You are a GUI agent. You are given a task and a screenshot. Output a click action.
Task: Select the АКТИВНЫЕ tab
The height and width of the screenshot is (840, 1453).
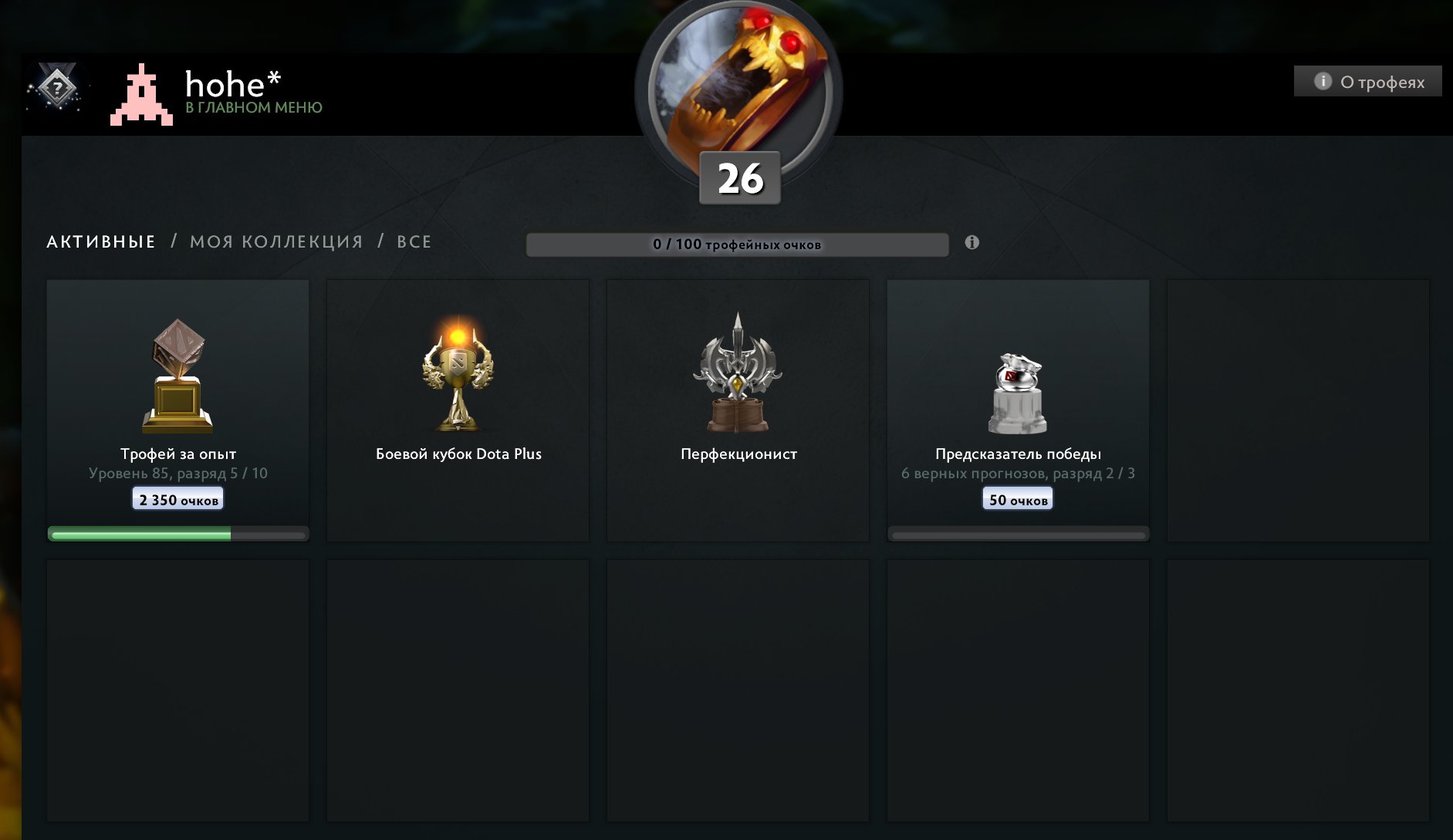coord(100,241)
